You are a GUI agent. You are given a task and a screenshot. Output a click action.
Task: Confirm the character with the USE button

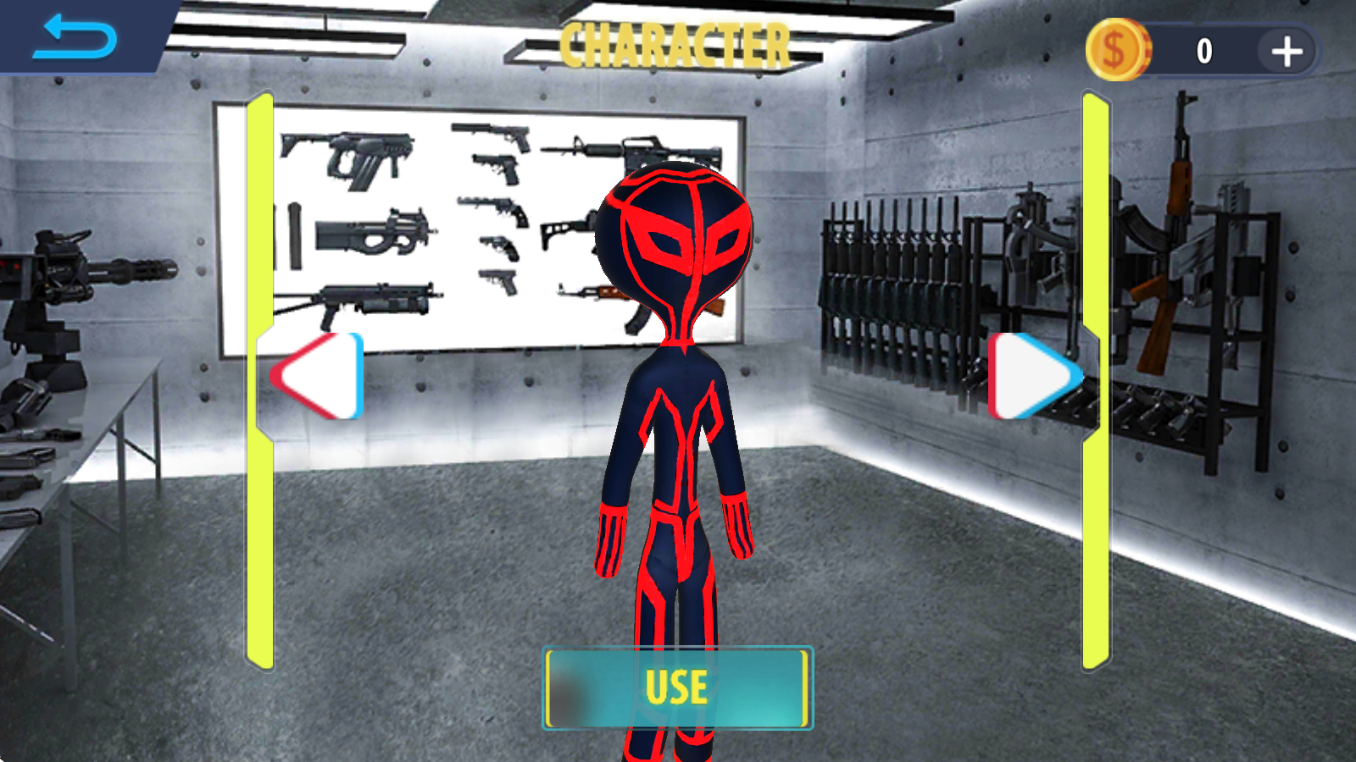coord(677,688)
